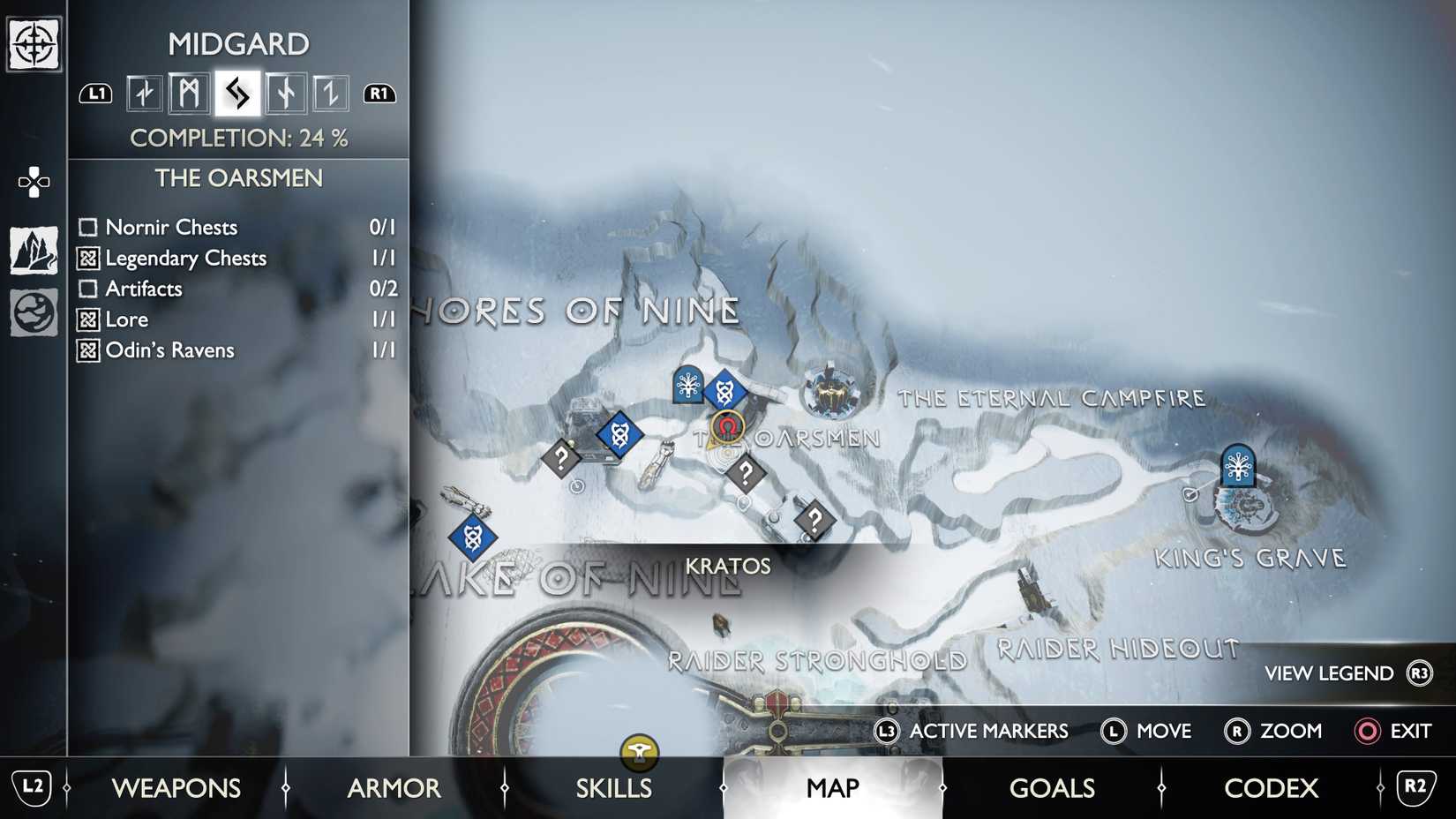This screenshot has width=1456, height=819.
Task: Select the highlighted Midgard realm rune
Action: point(237,93)
